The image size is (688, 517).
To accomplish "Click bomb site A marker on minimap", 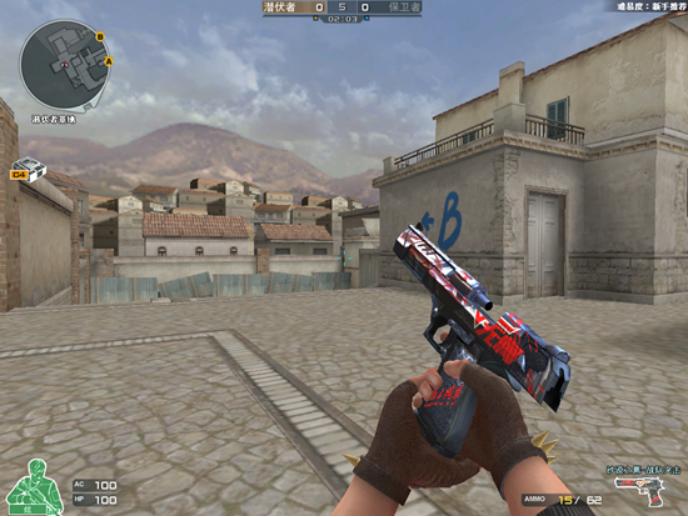I will 109,61.
